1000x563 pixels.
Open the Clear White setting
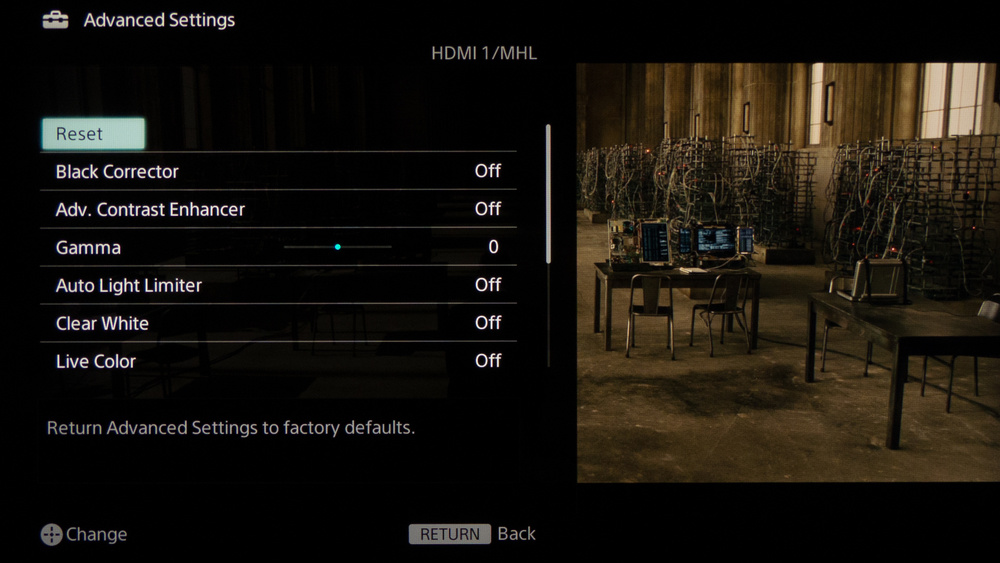278,323
